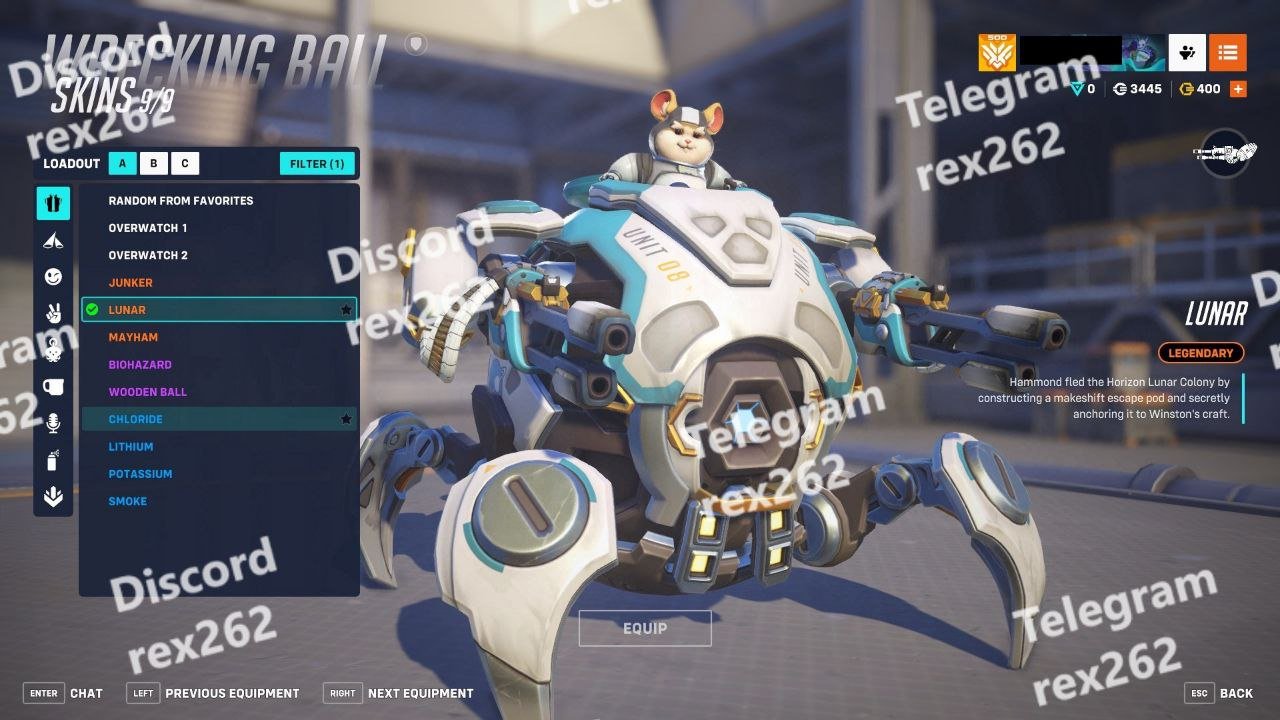The height and width of the screenshot is (720, 1280).
Task: Select the Chloride skin
Action: click(x=136, y=420)
